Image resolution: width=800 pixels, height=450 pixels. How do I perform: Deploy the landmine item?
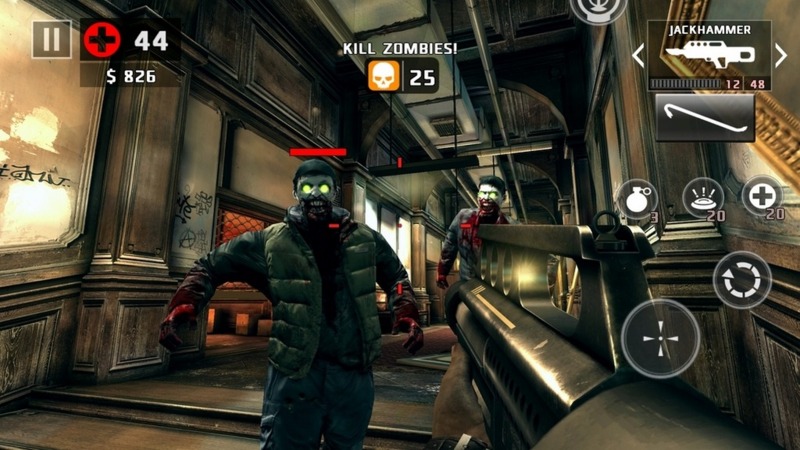click(704, 197)
